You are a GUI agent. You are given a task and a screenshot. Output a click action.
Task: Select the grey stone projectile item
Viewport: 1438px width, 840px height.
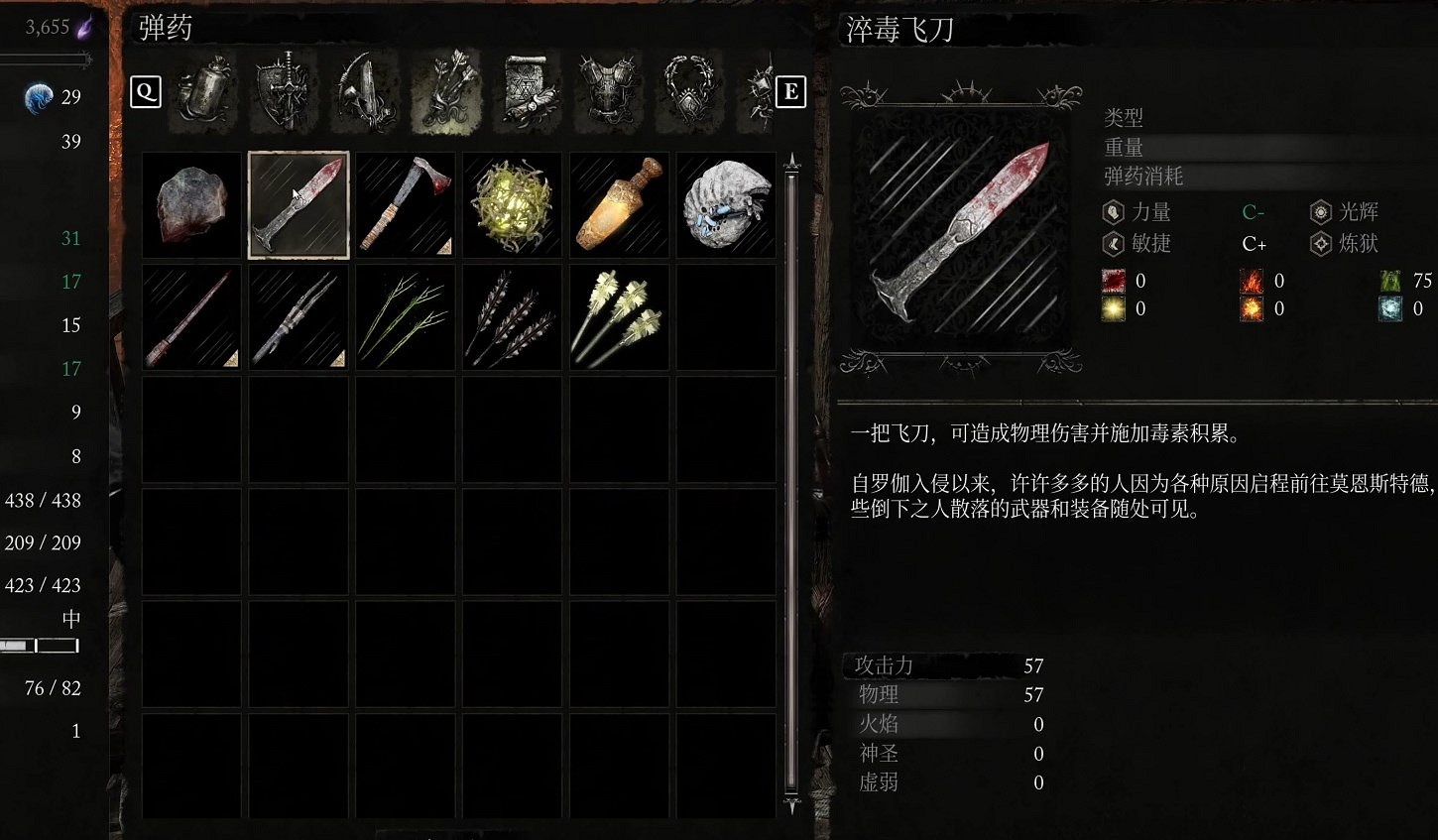tap(190, 204)
